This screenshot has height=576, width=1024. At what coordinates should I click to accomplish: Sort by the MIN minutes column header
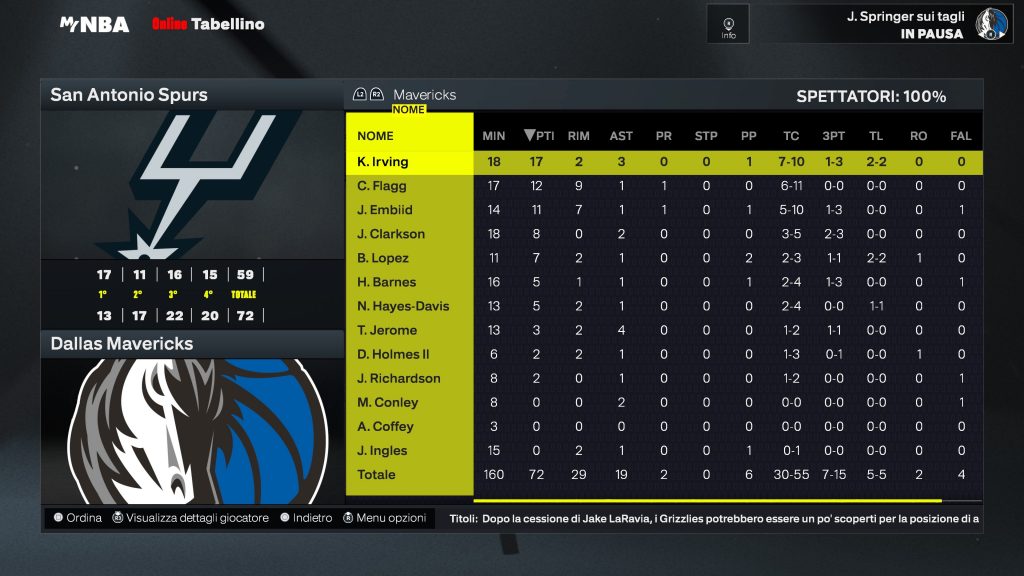(x=494, y=136)
